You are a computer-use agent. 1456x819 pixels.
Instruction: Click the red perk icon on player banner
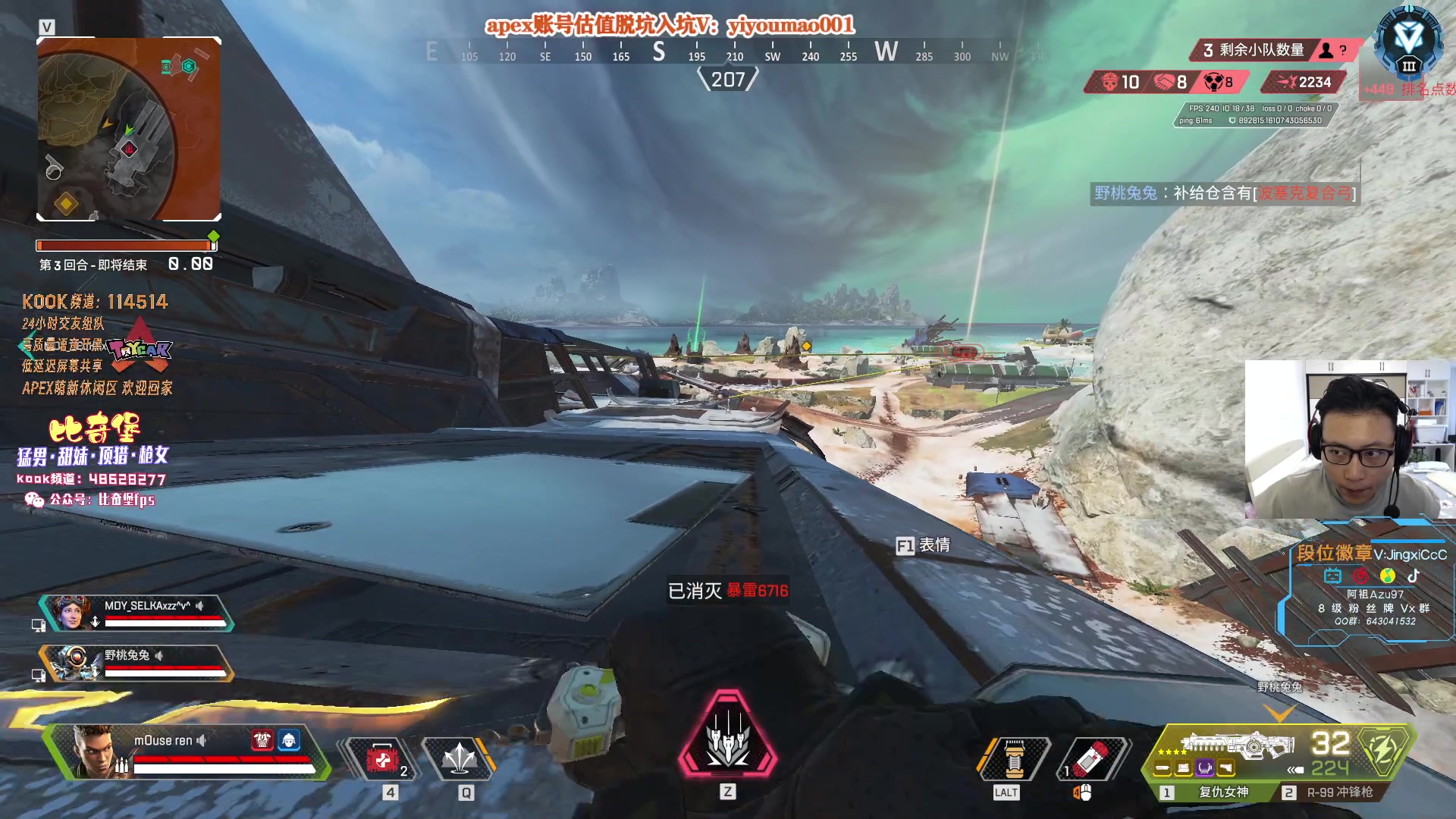[x=262, y=739]
